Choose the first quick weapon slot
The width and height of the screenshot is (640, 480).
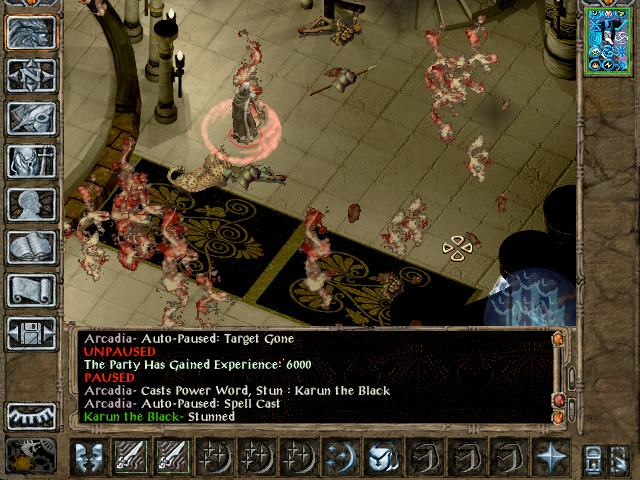131,456
